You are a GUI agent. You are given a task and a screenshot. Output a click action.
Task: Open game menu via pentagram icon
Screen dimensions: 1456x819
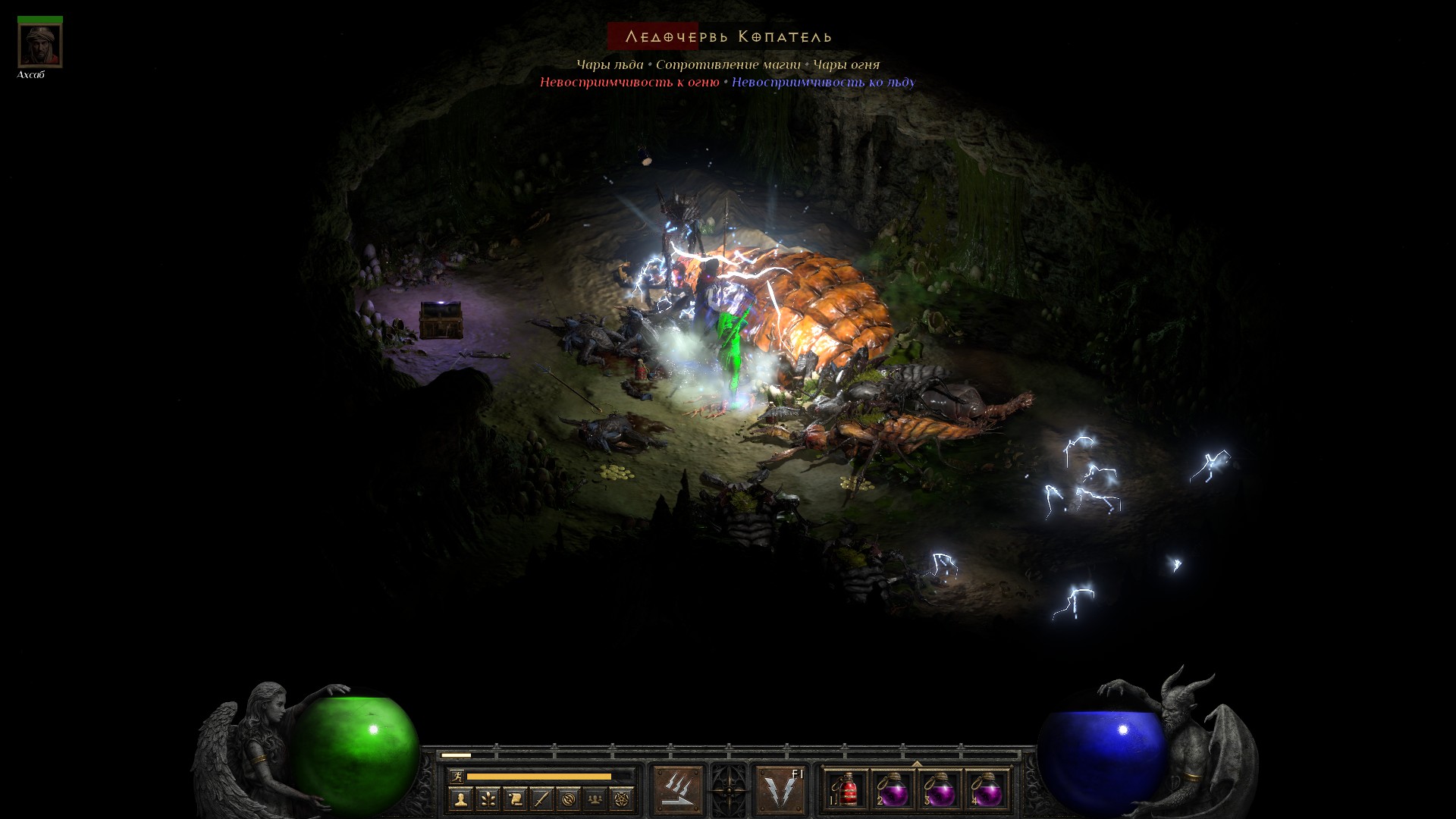622,799
